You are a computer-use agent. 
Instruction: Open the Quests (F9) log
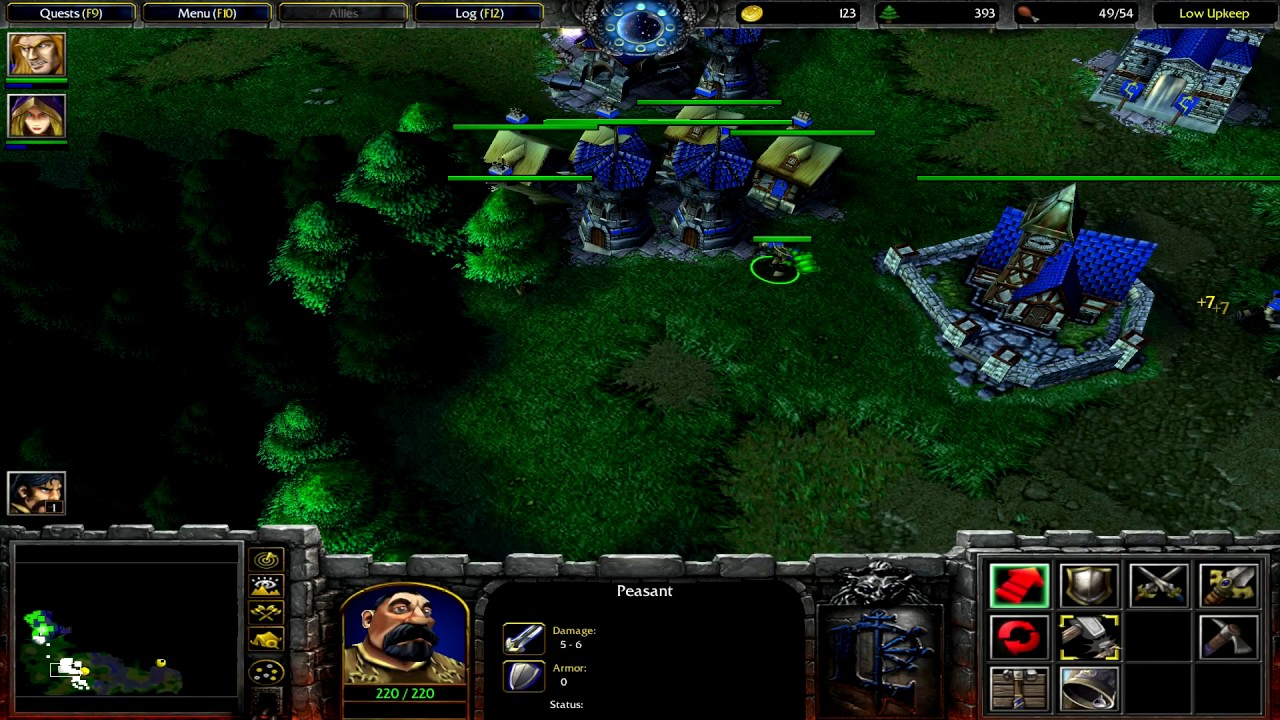coord(71,14)
